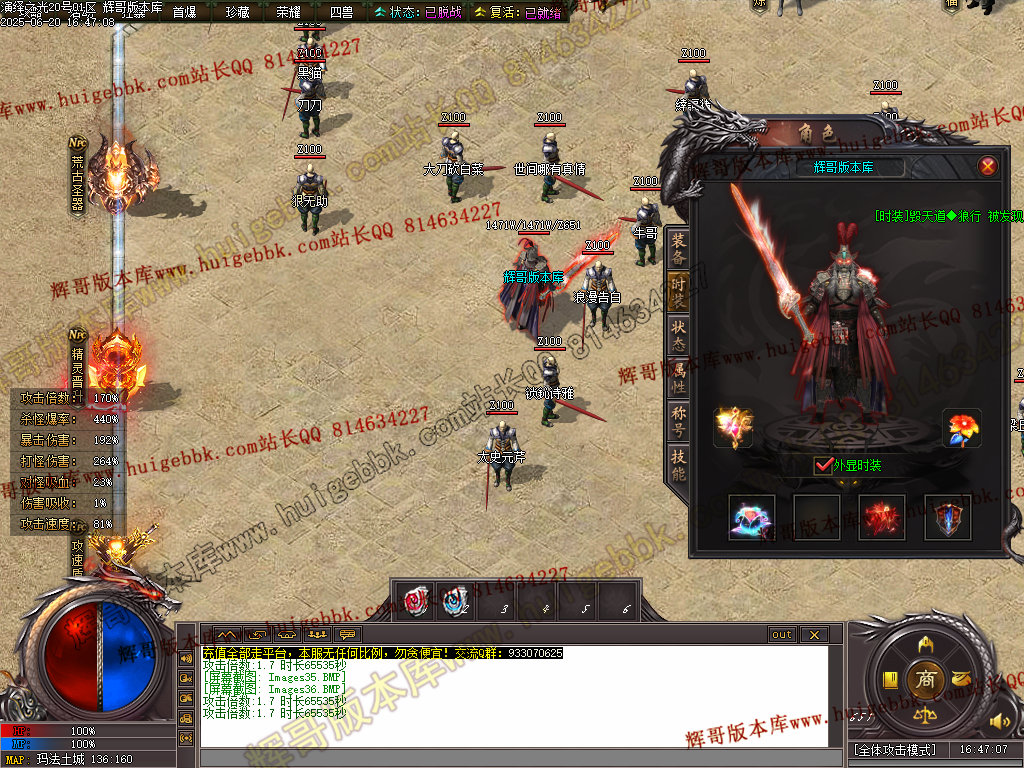Toggle the sound speaker icon
The image size is (1024, 768).
click(x=998, y=721)
